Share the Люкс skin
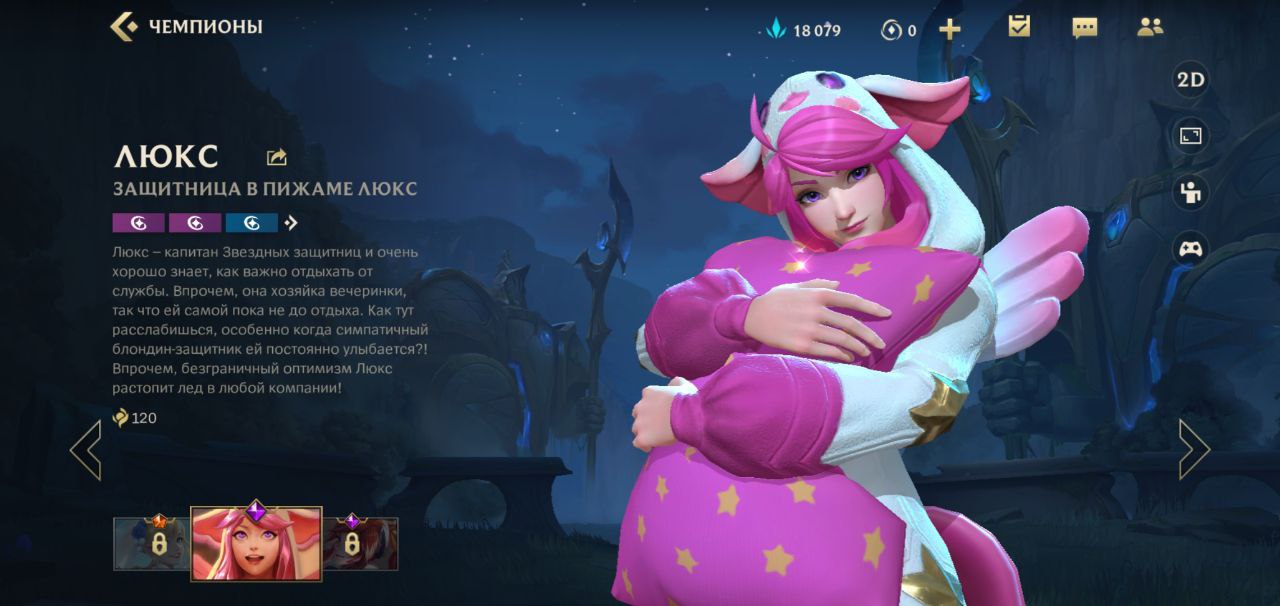 [277, 157]
